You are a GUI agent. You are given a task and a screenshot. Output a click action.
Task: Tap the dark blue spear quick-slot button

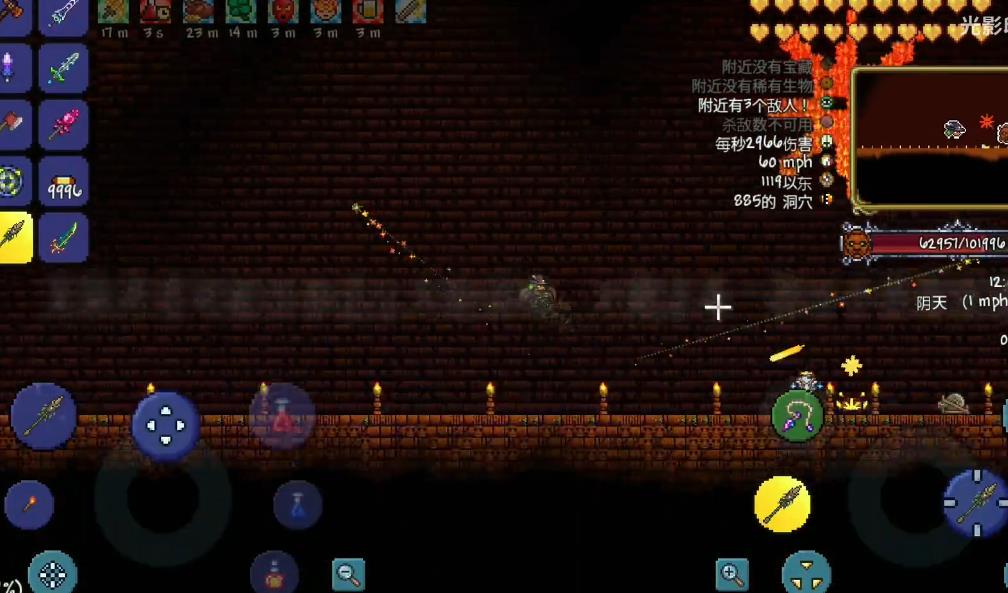(x=43, y=415)
